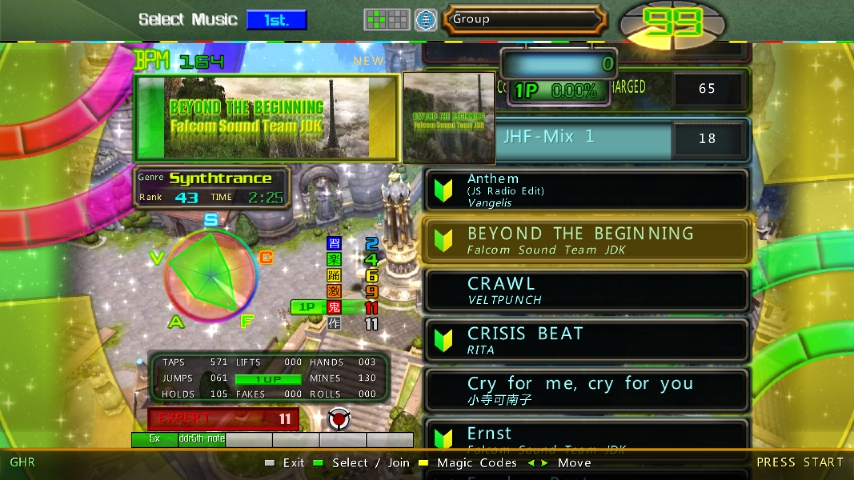The height and width of the screenshot is (480, 854).
Task: Choose the song Cry for me, cry for you
Action: pos(587,390)
